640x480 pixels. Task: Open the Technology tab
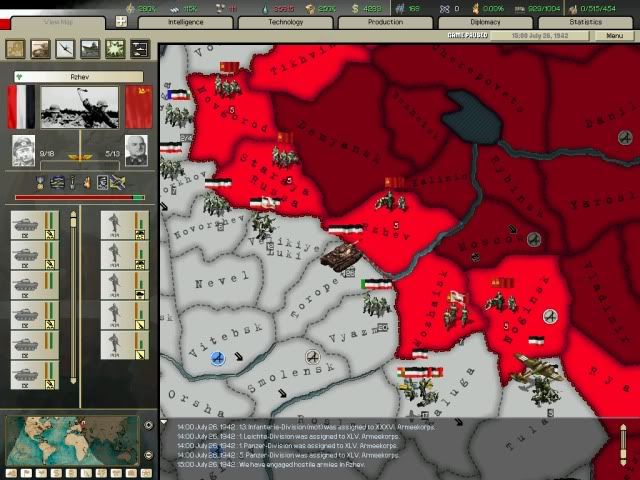click(285, 21)
